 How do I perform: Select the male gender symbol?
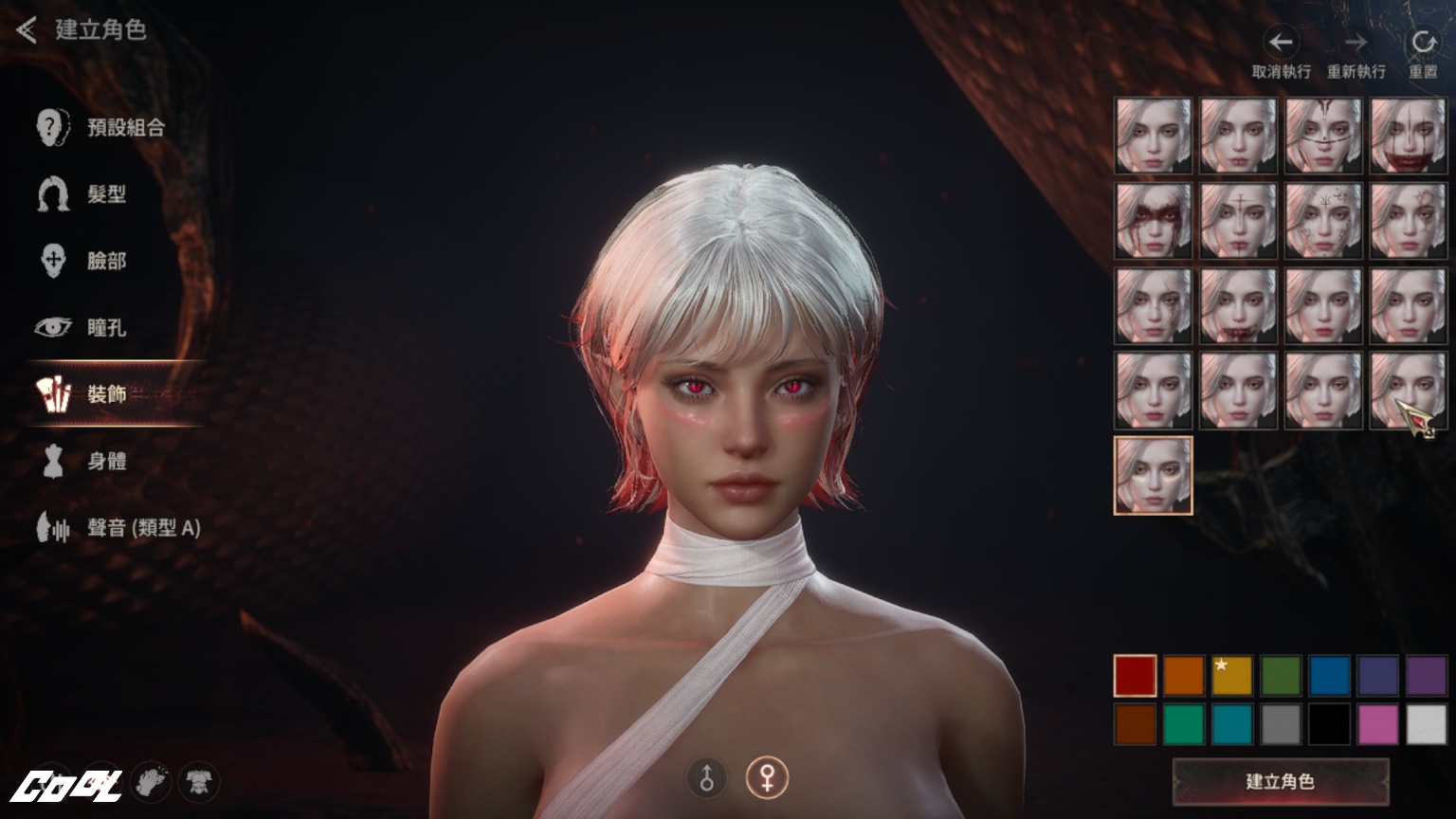click(706, 778)
